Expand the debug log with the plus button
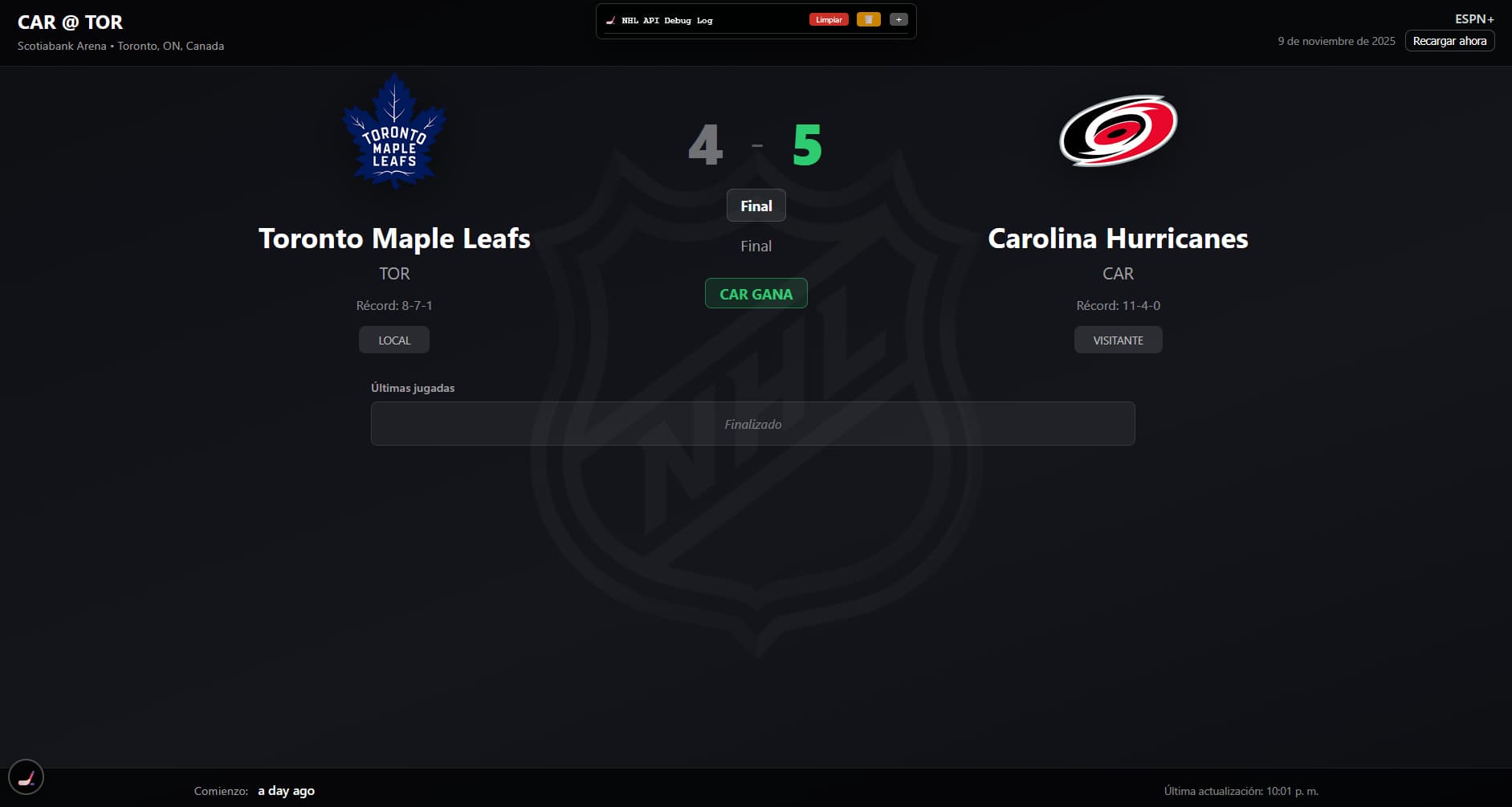The height and width of the screenshot is (807, 1512). tap(899, 20)
